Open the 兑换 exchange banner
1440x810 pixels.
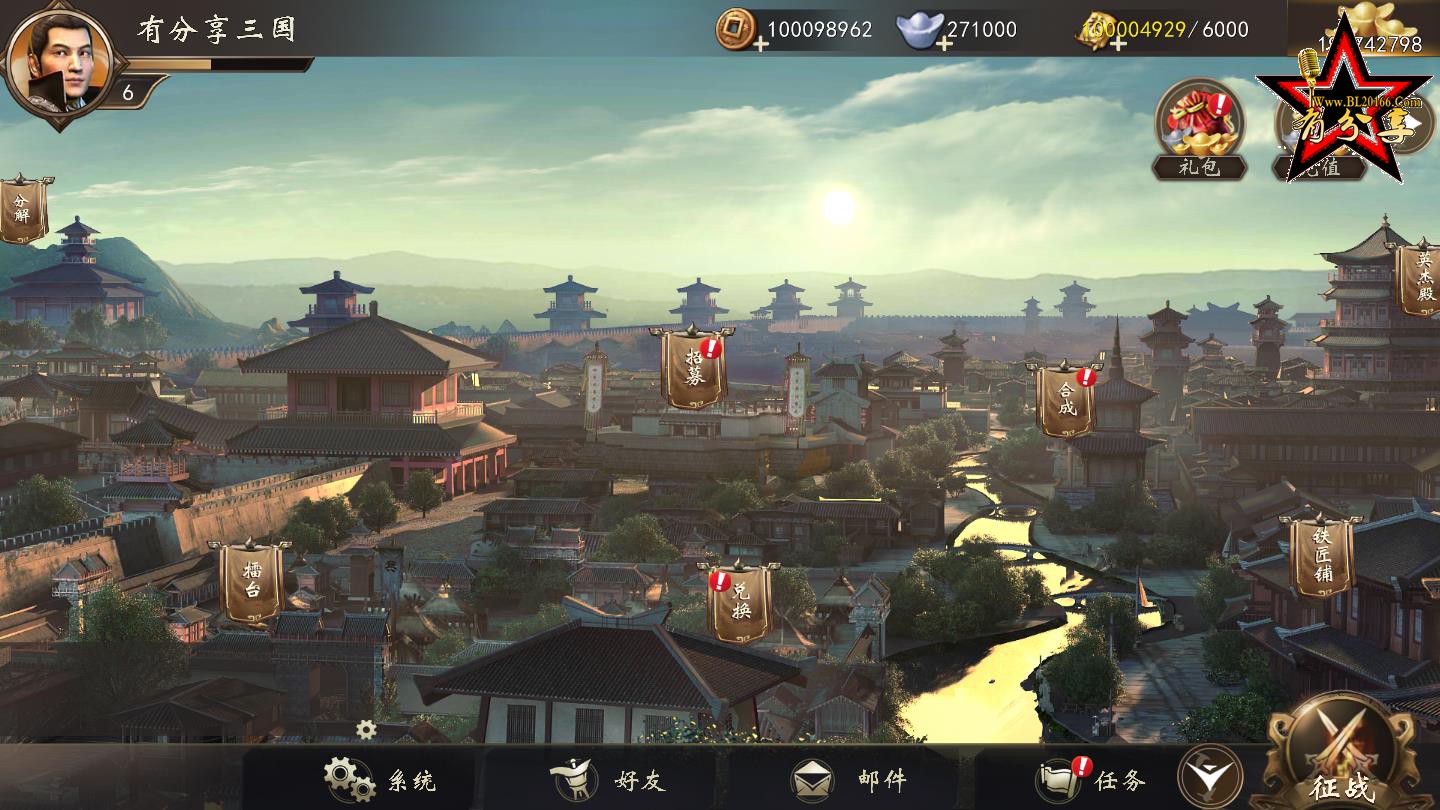point(740,602)
